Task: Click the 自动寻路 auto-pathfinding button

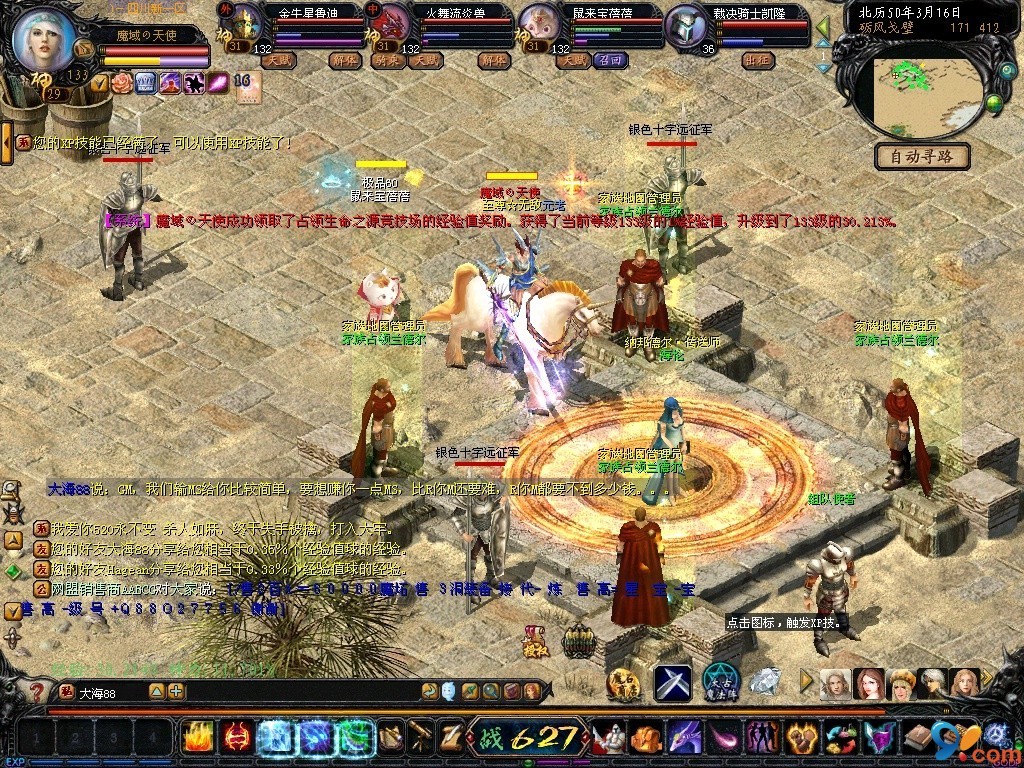Action: (x=921, y=156)
